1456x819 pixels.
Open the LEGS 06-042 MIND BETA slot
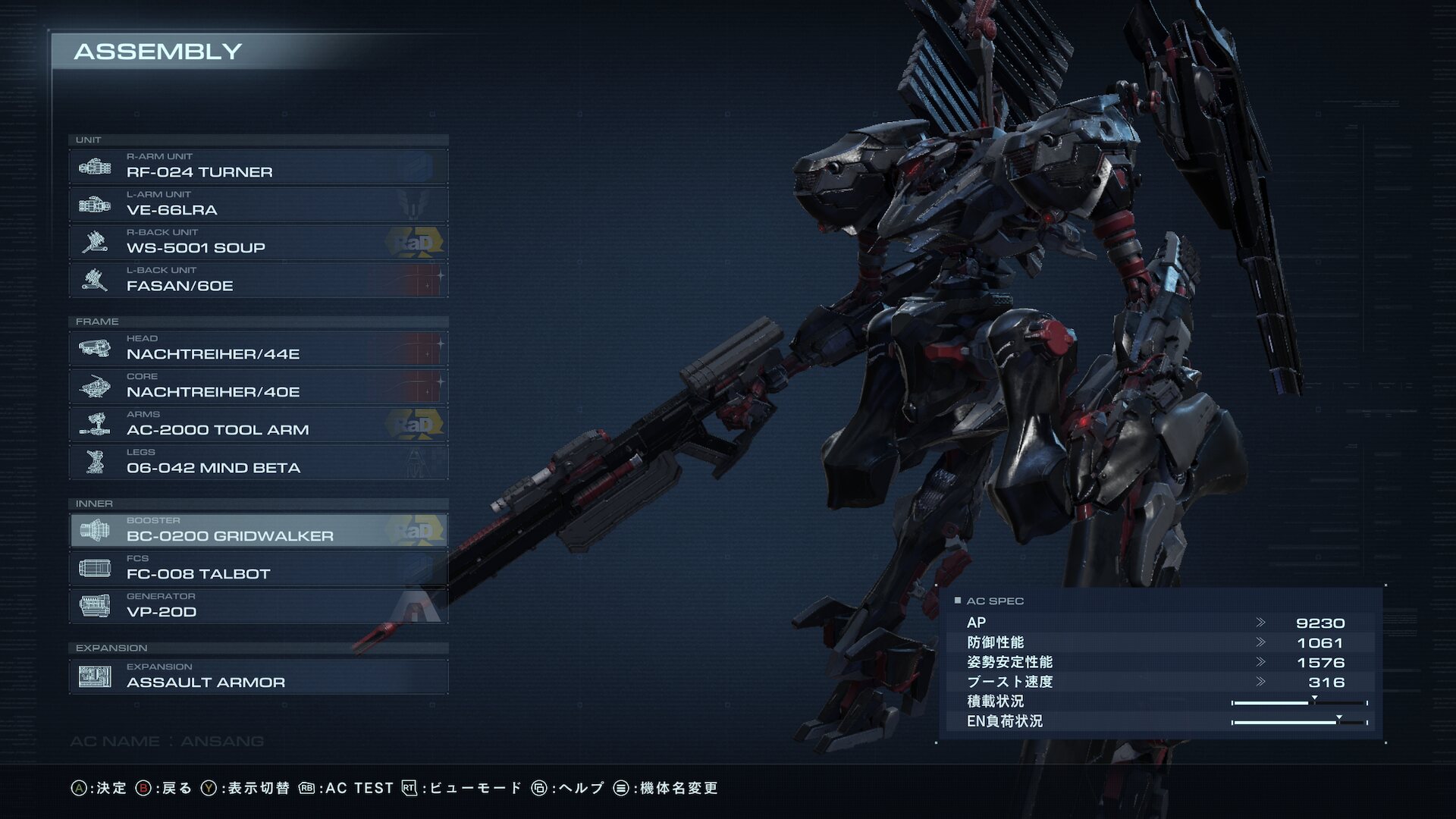point(258,462)
